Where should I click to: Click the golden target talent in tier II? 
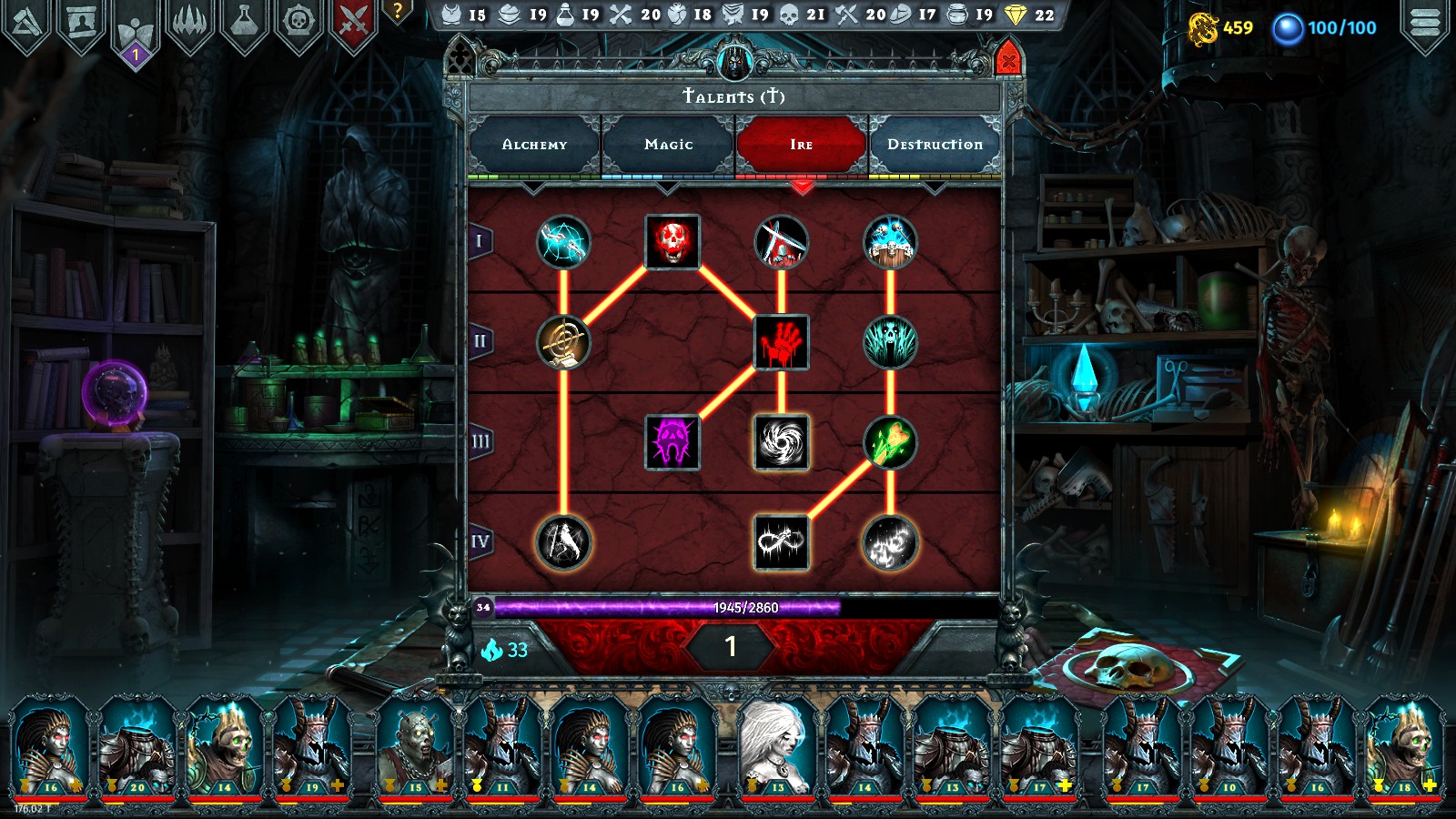(562, 342)
